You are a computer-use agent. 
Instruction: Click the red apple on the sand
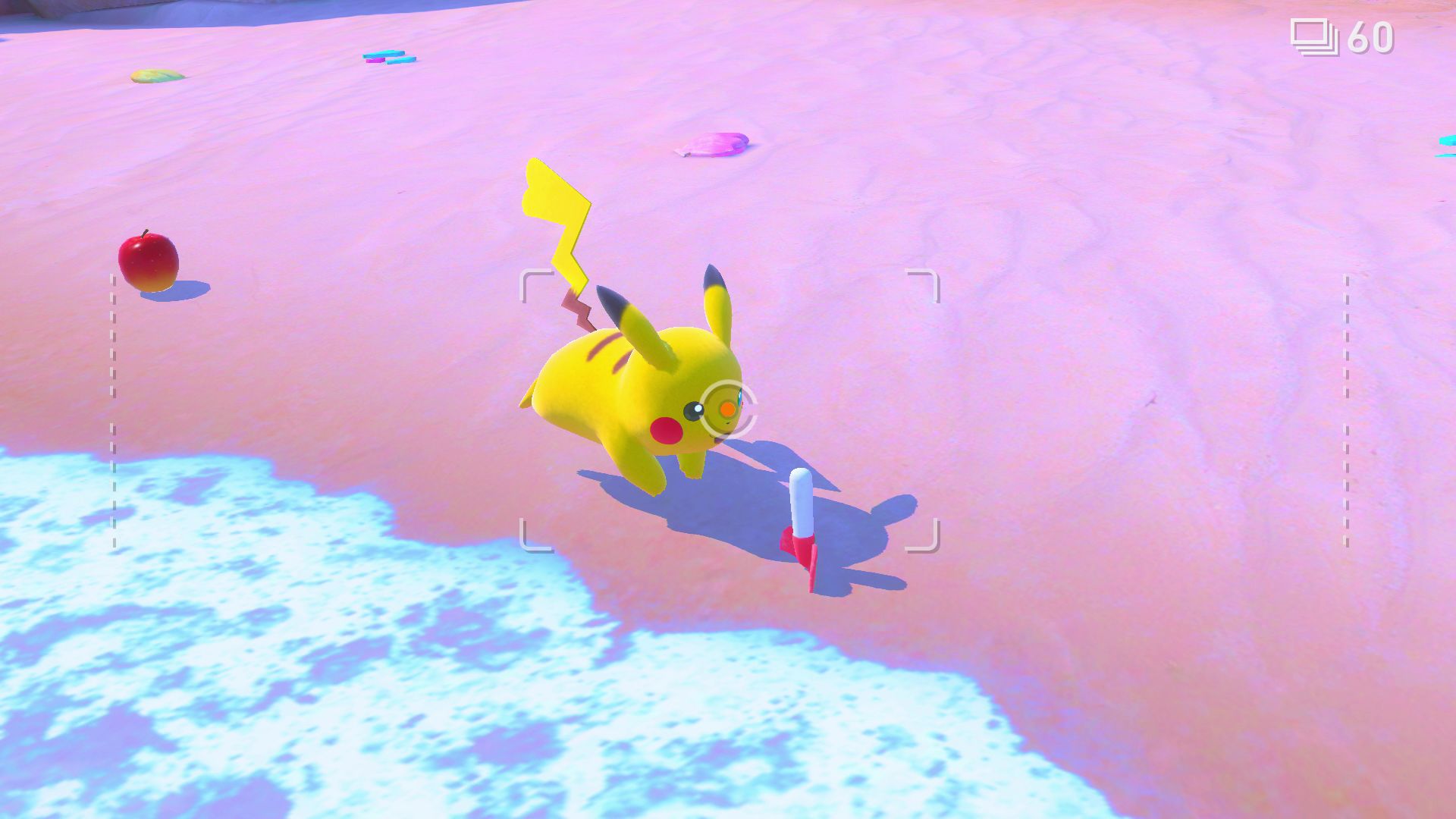(149, 261)
